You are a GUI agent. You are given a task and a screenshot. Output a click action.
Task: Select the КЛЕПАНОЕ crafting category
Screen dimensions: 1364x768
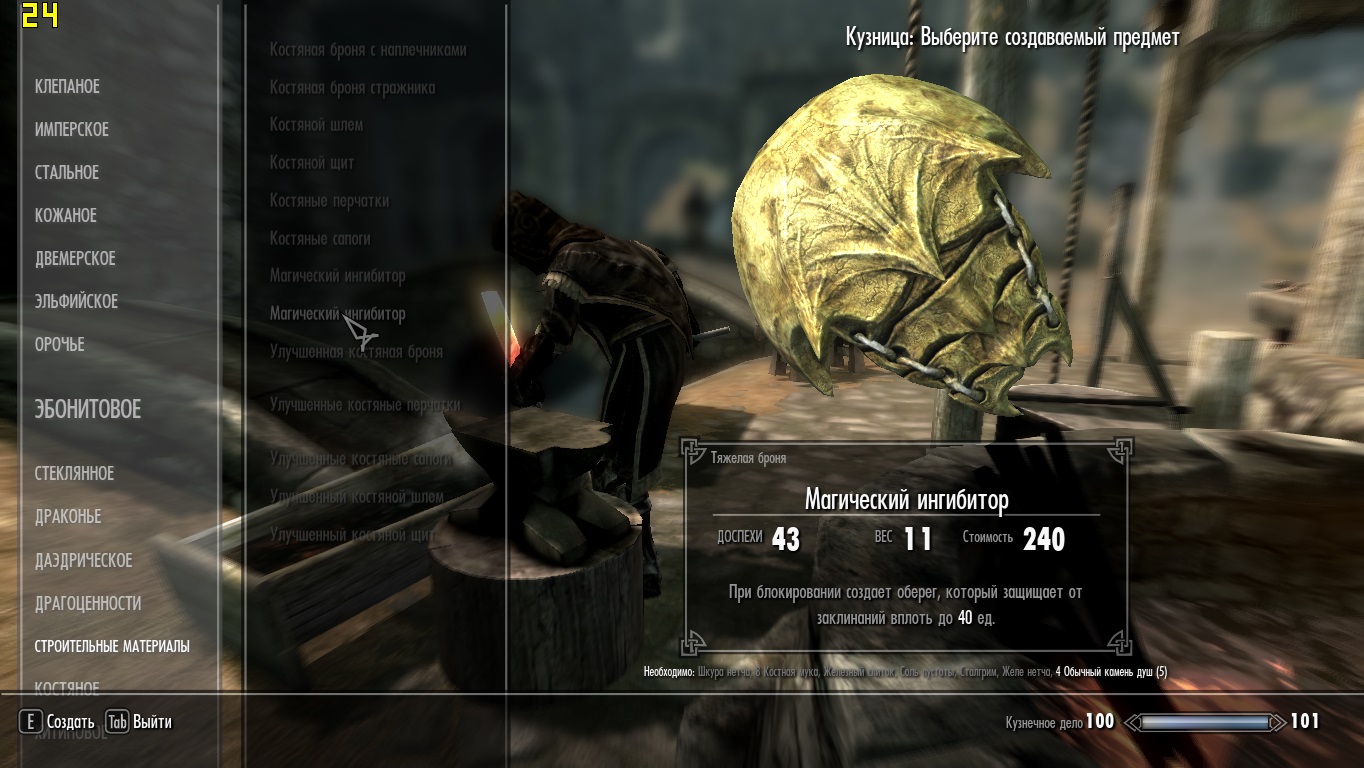67,87
